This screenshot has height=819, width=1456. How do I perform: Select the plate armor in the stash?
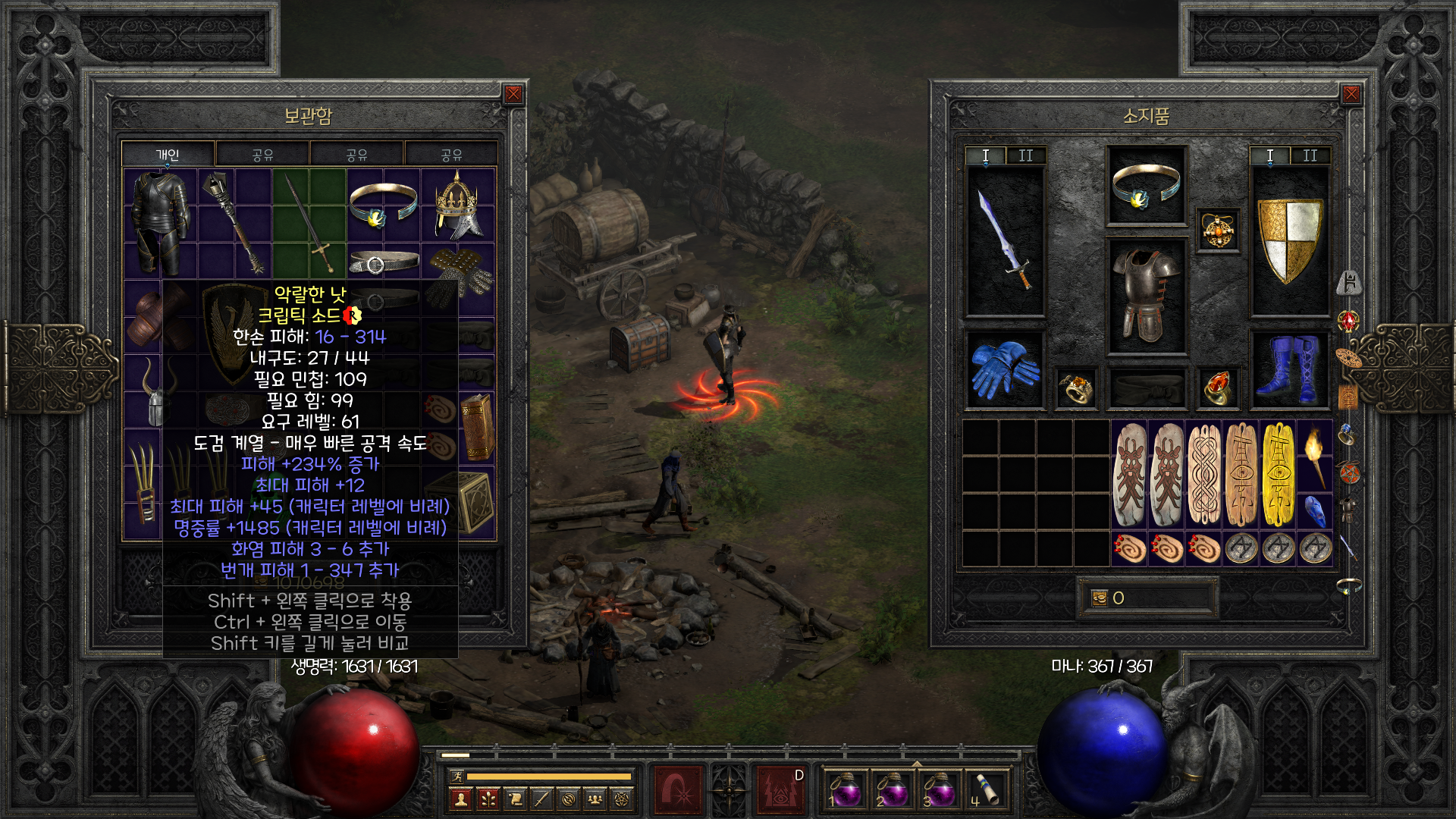pyautogui.click(x=160, y=221)
